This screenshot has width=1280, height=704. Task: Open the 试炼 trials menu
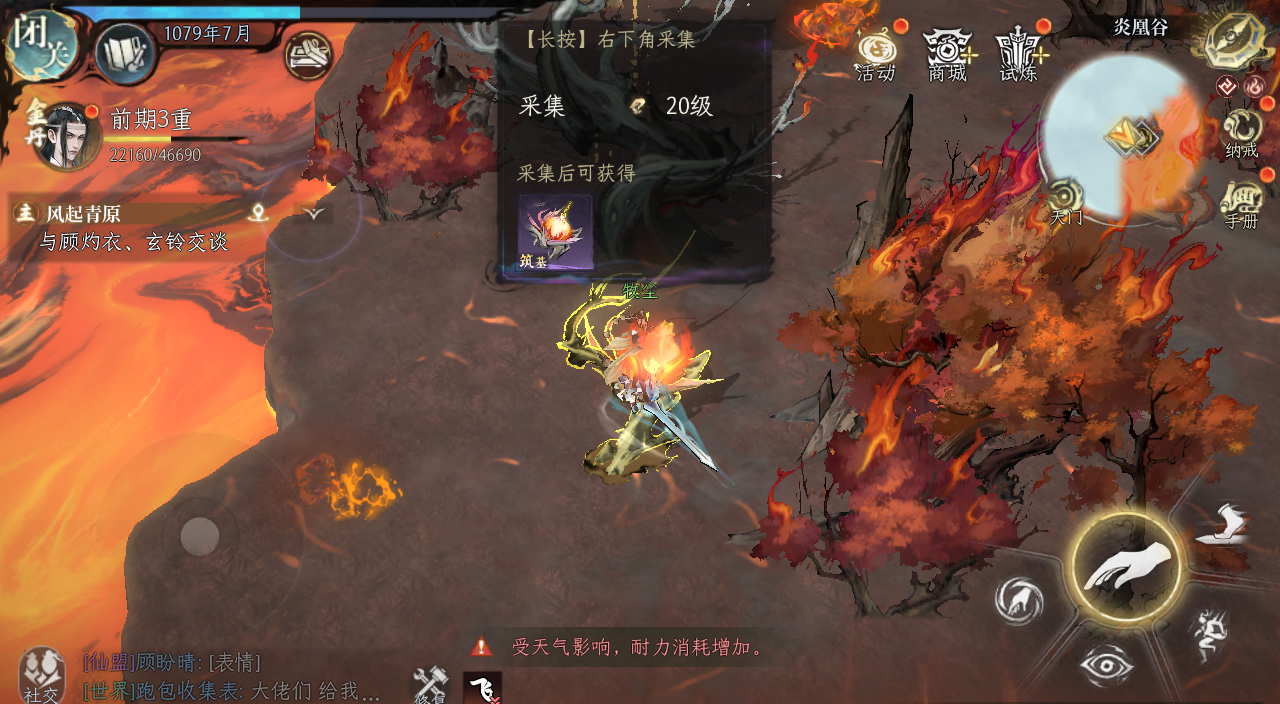click(x=1019, y=52)
